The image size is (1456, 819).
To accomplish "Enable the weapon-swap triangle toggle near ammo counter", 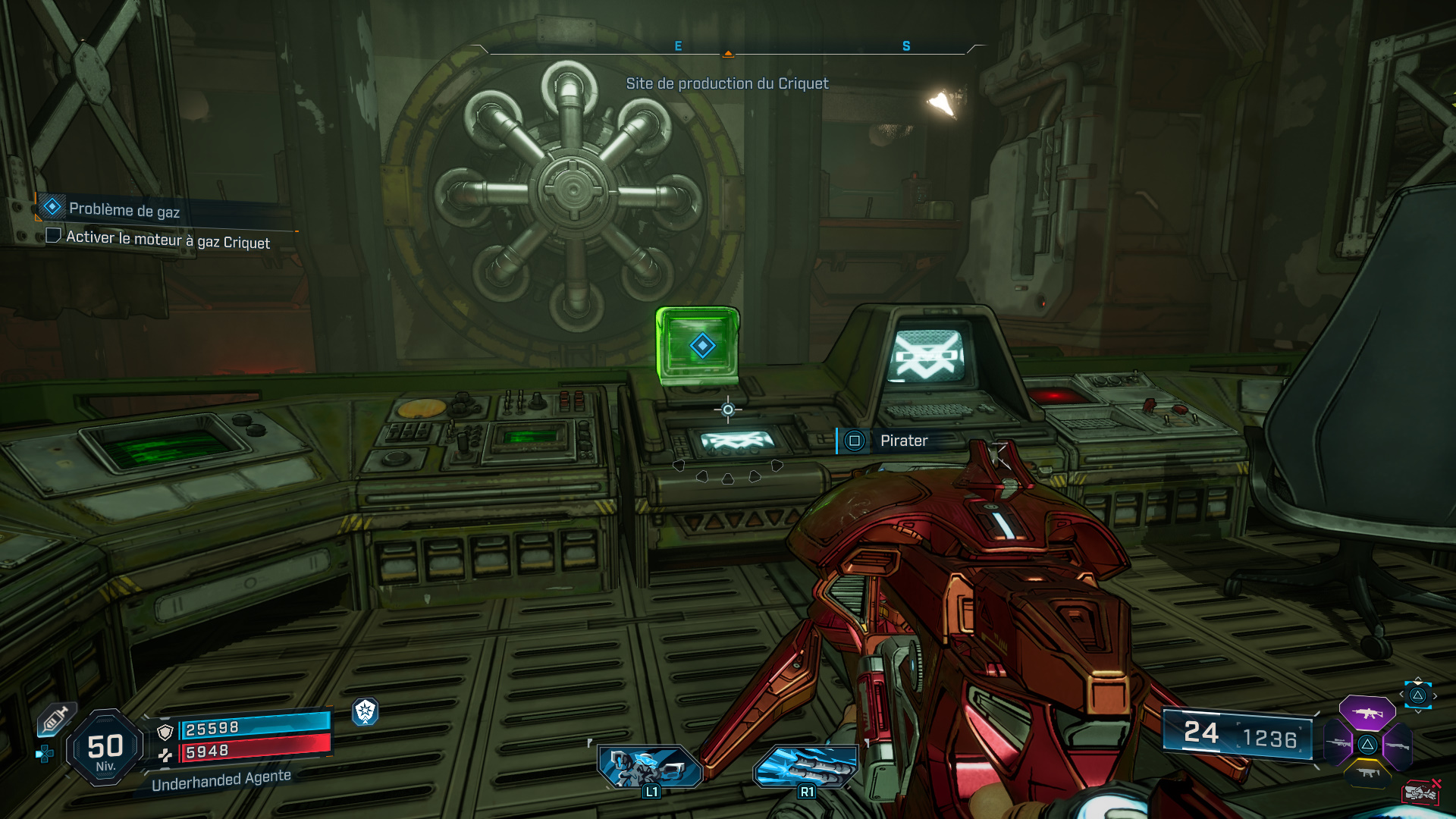I will click(1417, 695).
